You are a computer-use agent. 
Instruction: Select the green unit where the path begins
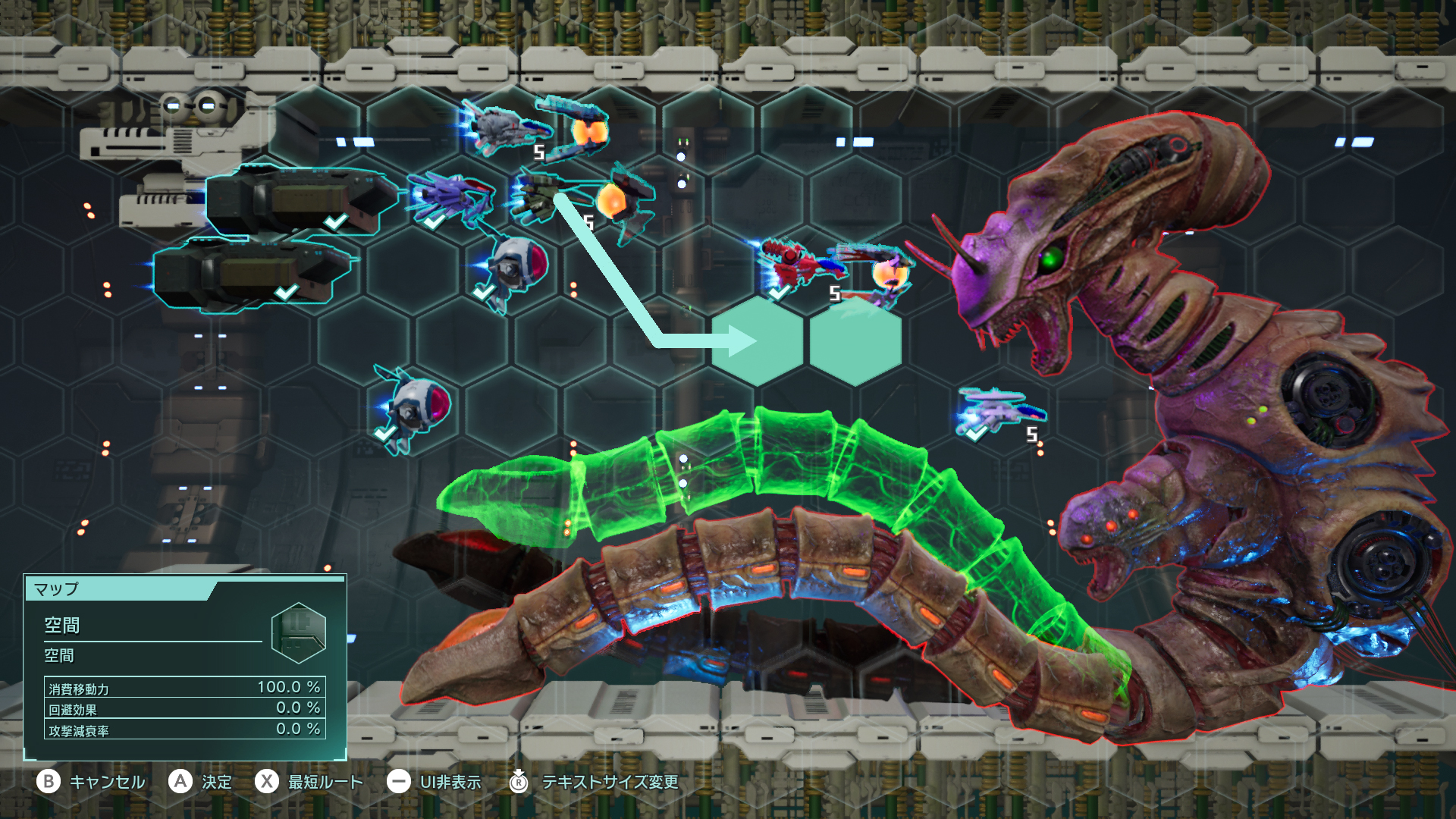[540, 195]
